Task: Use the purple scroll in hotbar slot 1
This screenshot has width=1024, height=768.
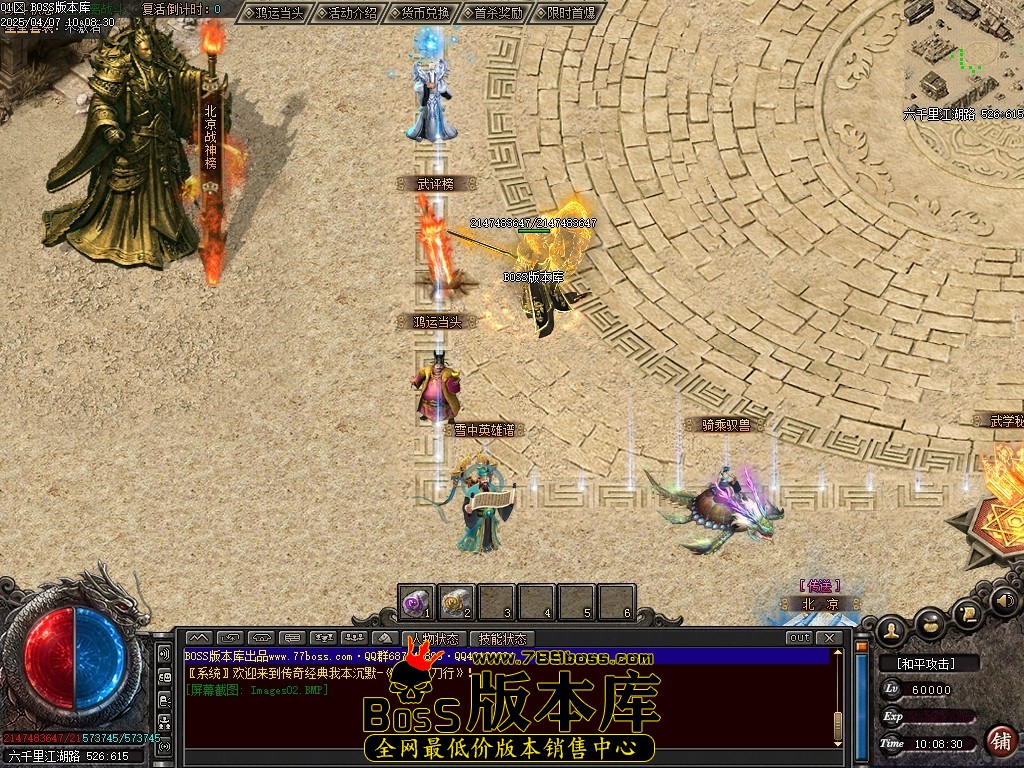Action: (416, 602)
